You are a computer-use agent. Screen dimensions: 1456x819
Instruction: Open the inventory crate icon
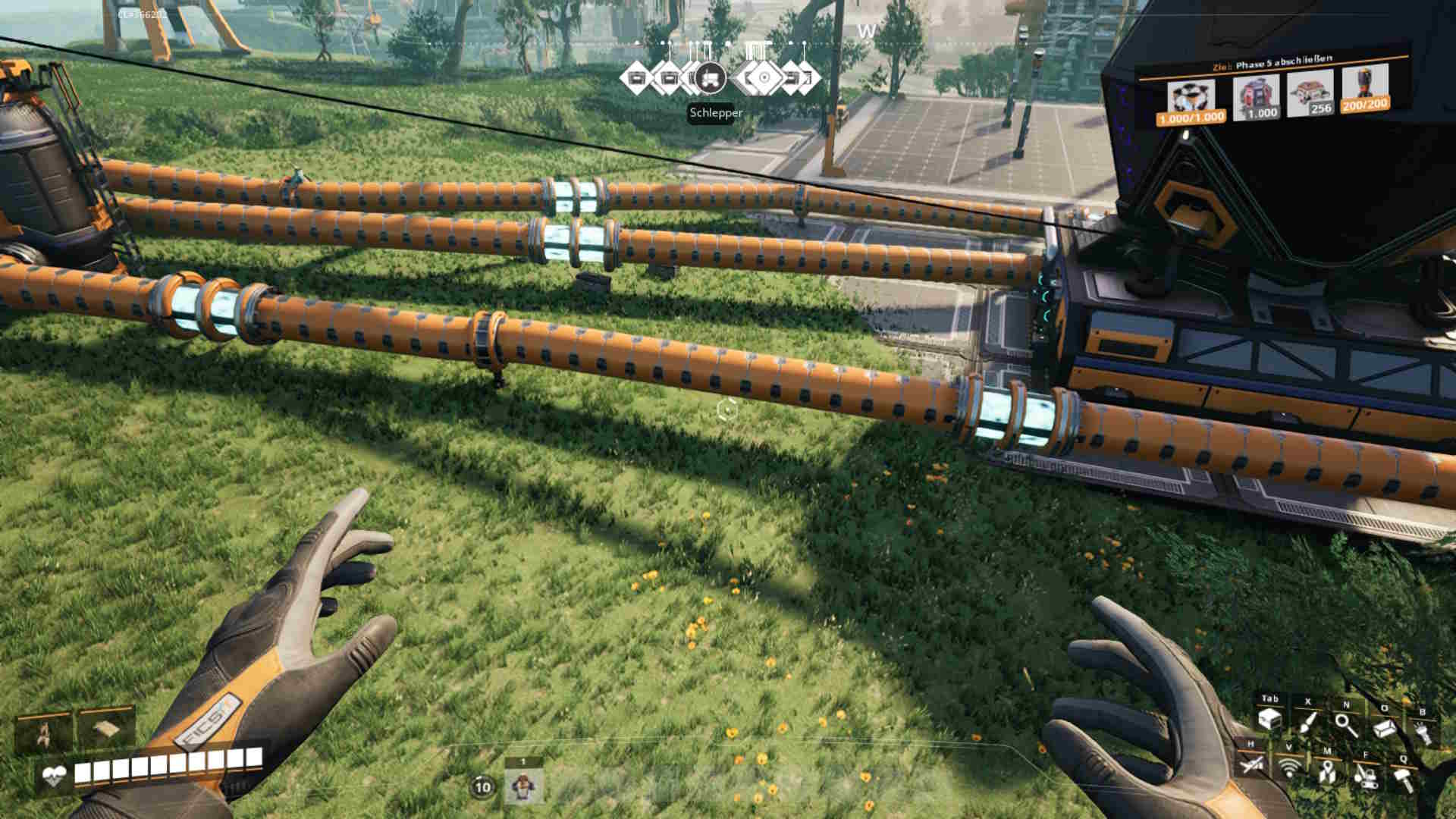1269,719
